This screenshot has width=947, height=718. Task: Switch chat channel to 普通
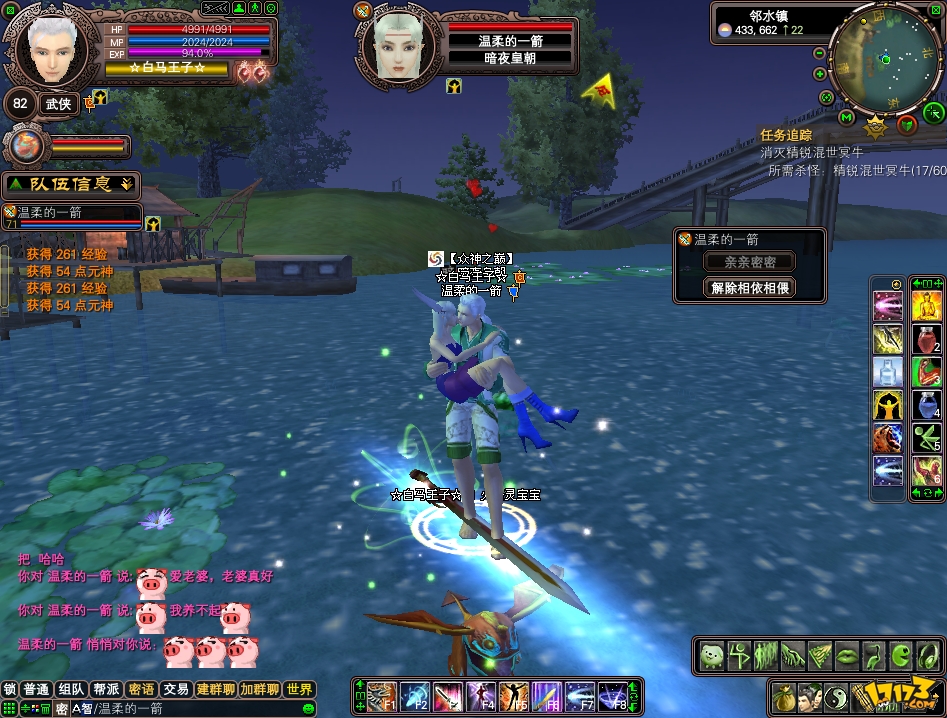pyautogui.click(x=37, y=689)
